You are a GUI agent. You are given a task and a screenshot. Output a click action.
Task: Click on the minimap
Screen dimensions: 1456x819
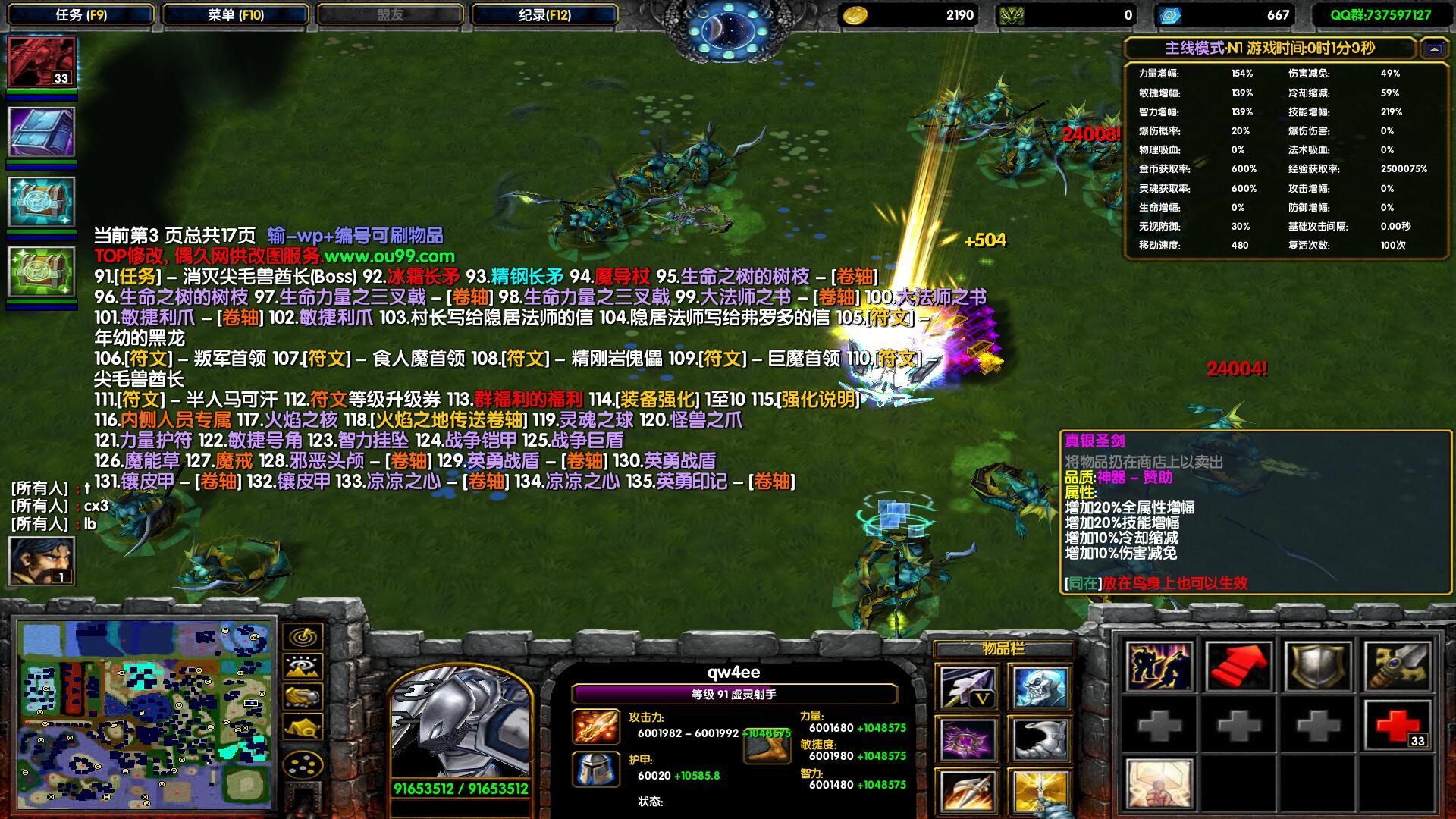pos(145,714)
